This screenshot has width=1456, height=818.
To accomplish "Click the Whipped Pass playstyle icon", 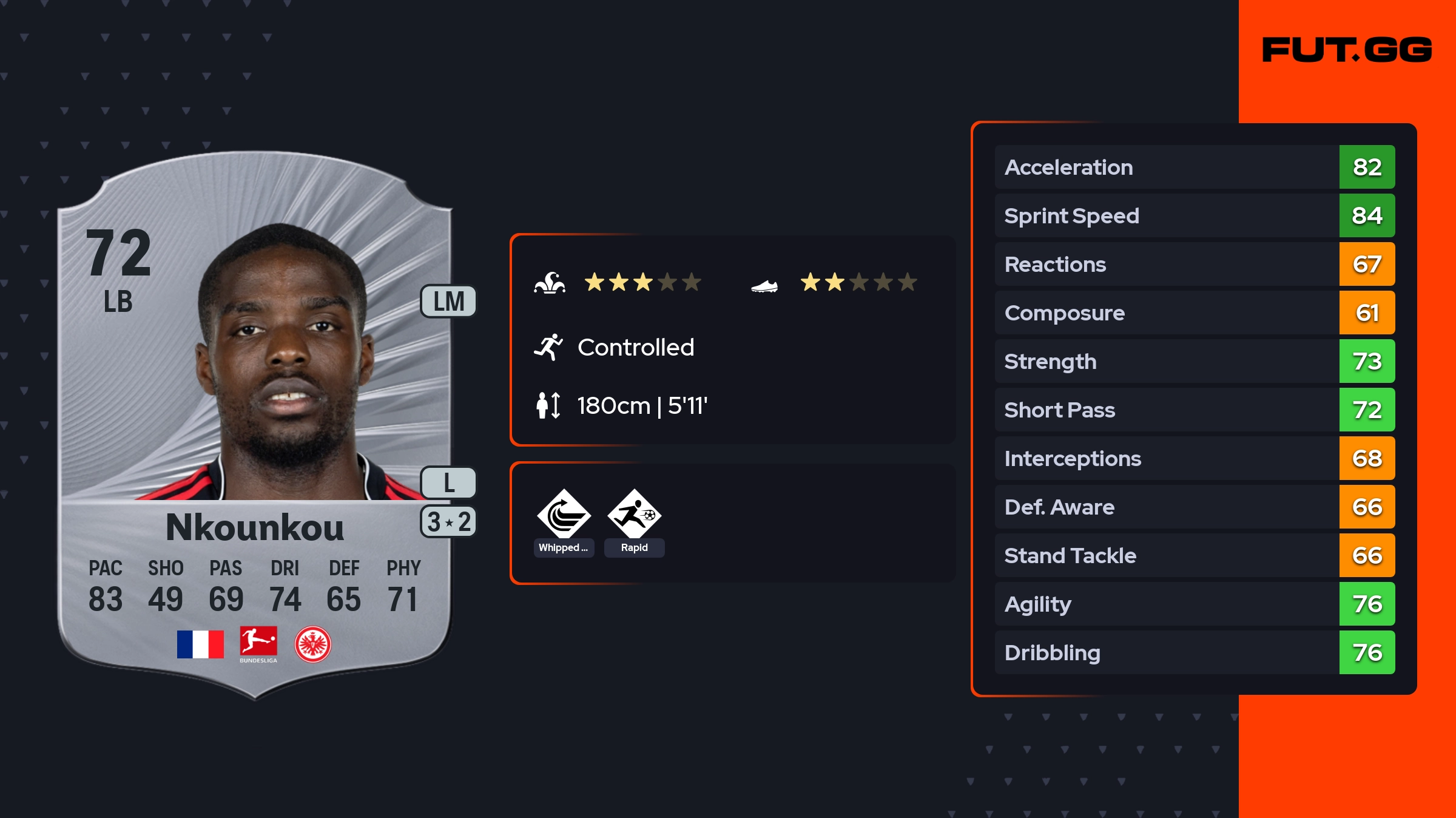I will click(564, 515).
